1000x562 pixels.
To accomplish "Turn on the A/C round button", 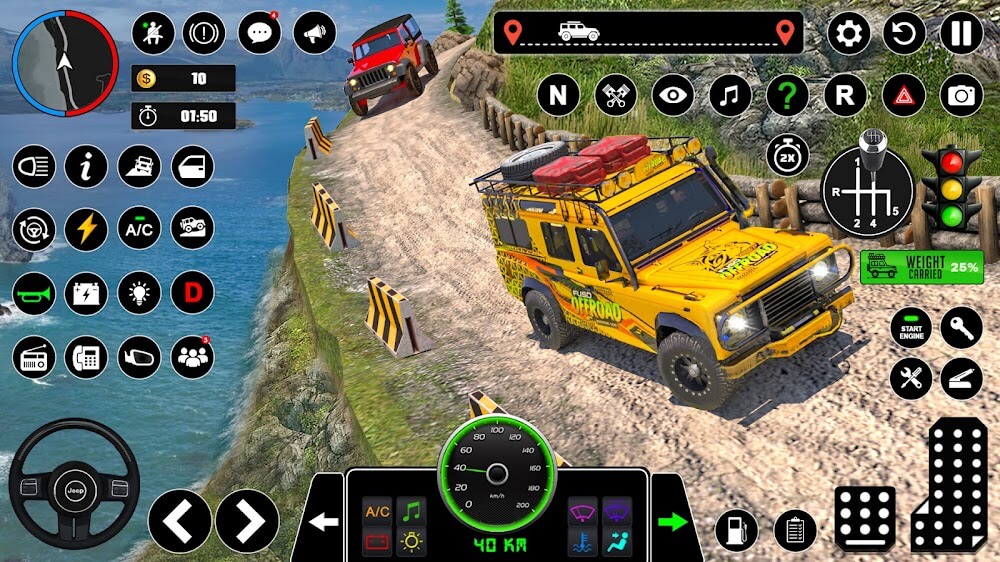I will [x=139, y=230].
